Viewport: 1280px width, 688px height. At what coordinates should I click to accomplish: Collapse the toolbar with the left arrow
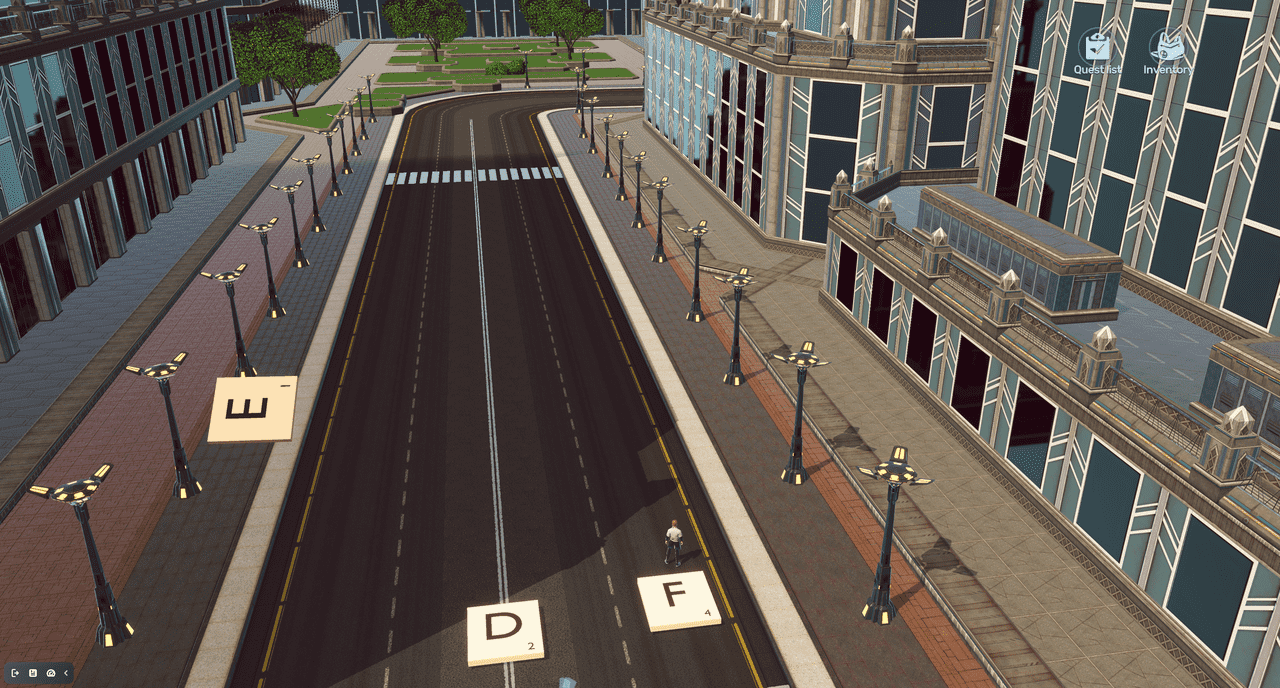point(66,673)
